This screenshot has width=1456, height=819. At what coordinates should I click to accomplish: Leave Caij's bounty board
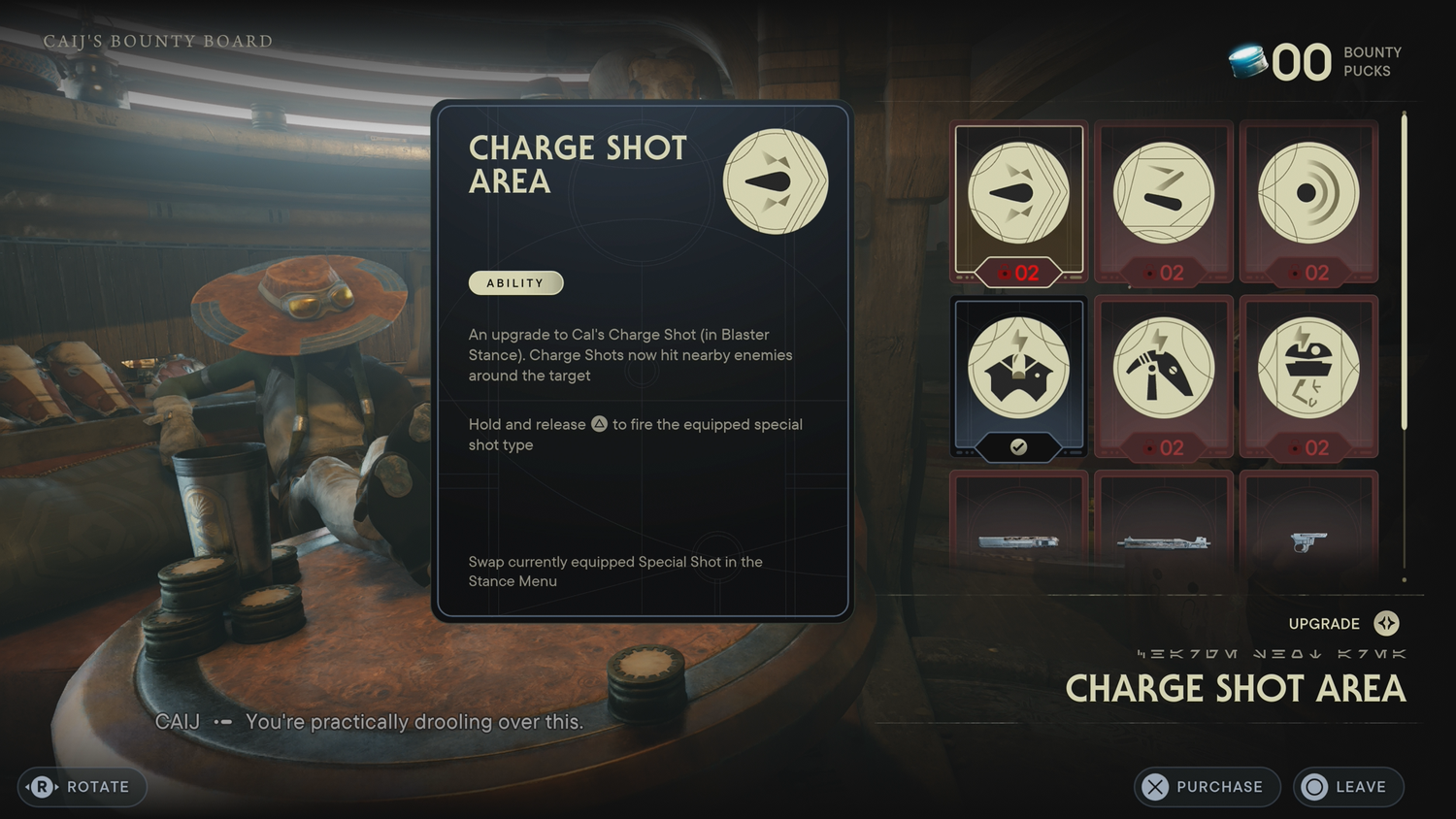1348,787
